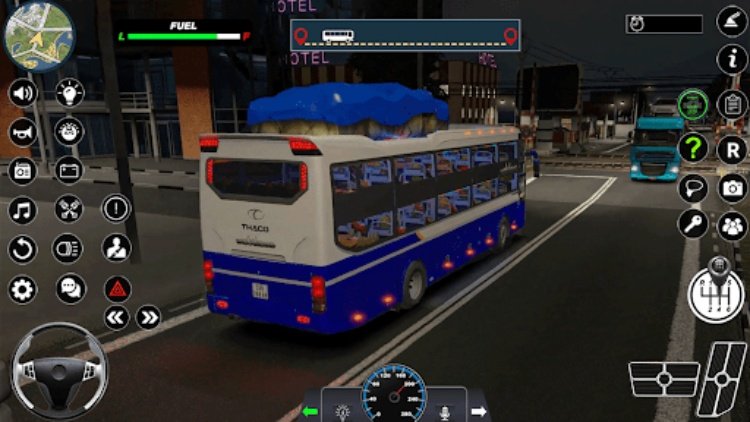Activate the left green turn signal arrow
The width and height of the screenshot is (750, 422).
(x=310, y=411)
